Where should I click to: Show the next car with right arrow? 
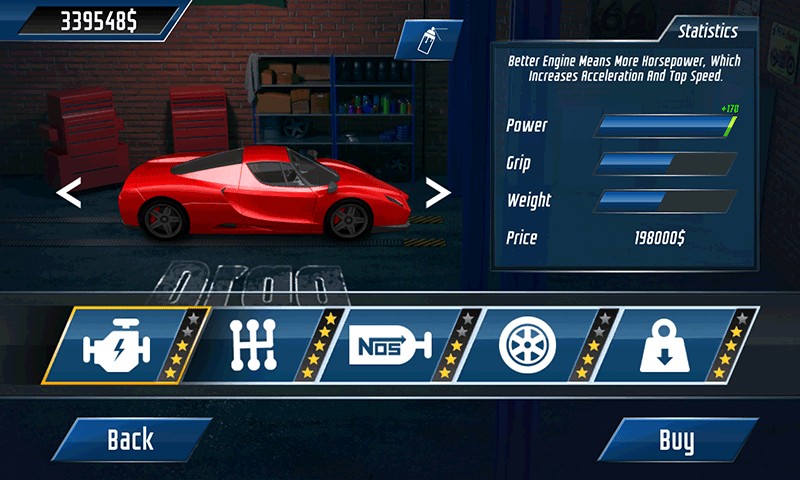coord(438,191)
